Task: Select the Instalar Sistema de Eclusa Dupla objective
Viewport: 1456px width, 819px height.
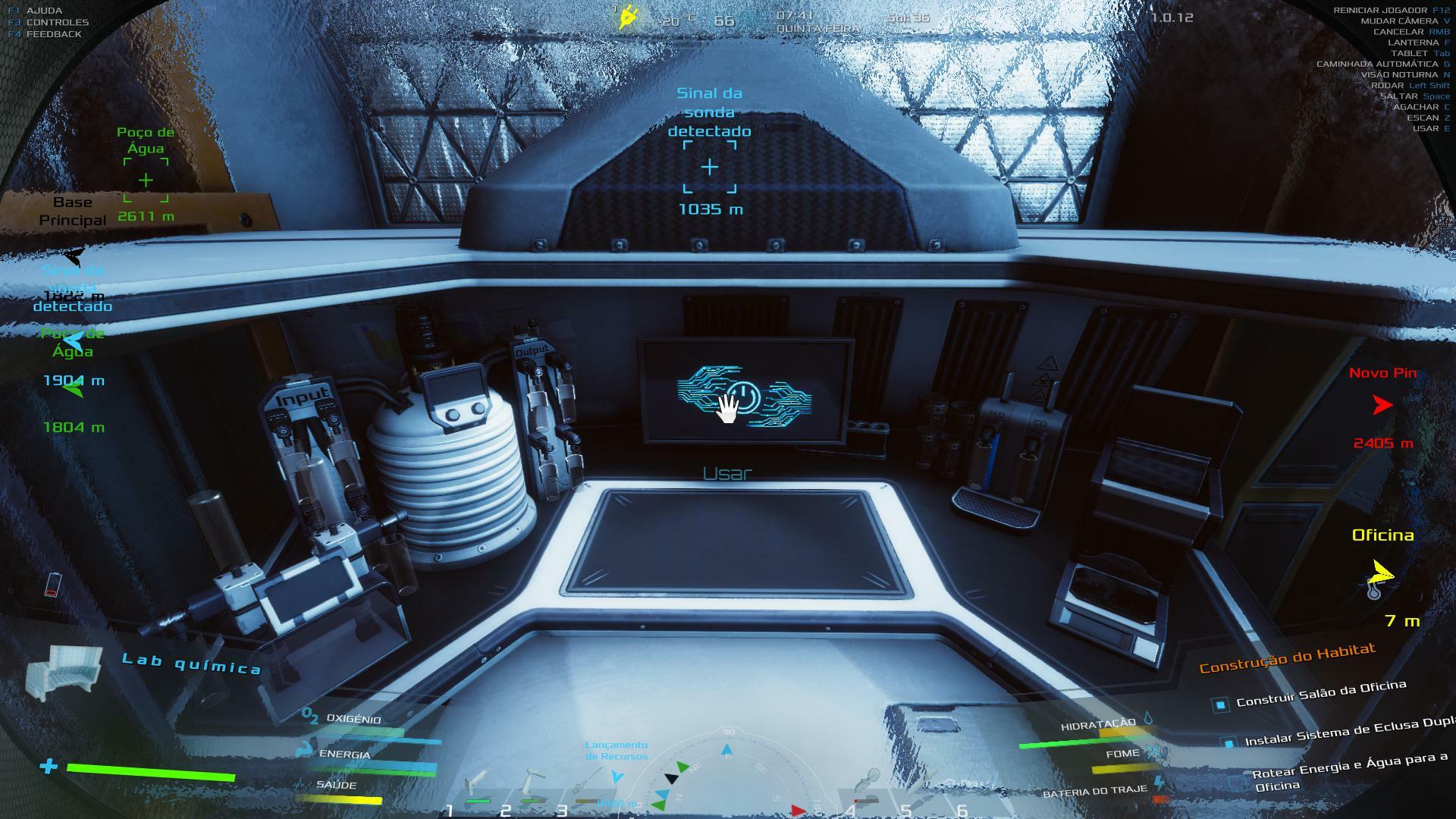Action: pos(1346,732)
